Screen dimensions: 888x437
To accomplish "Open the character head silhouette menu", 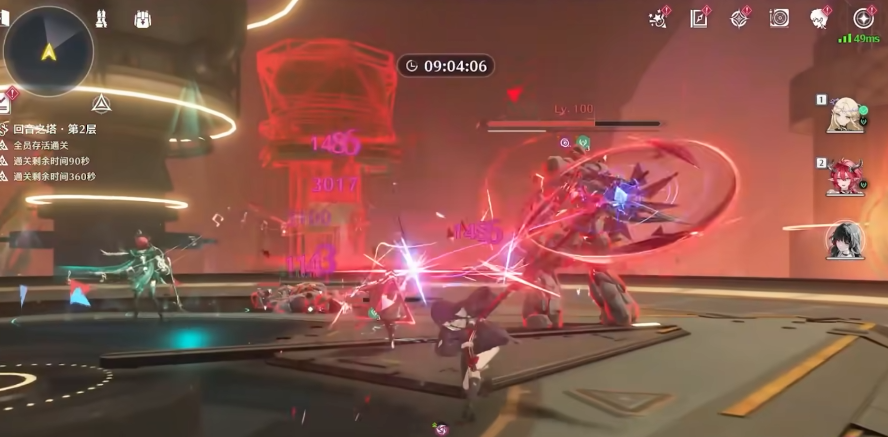I will point(820,18).
